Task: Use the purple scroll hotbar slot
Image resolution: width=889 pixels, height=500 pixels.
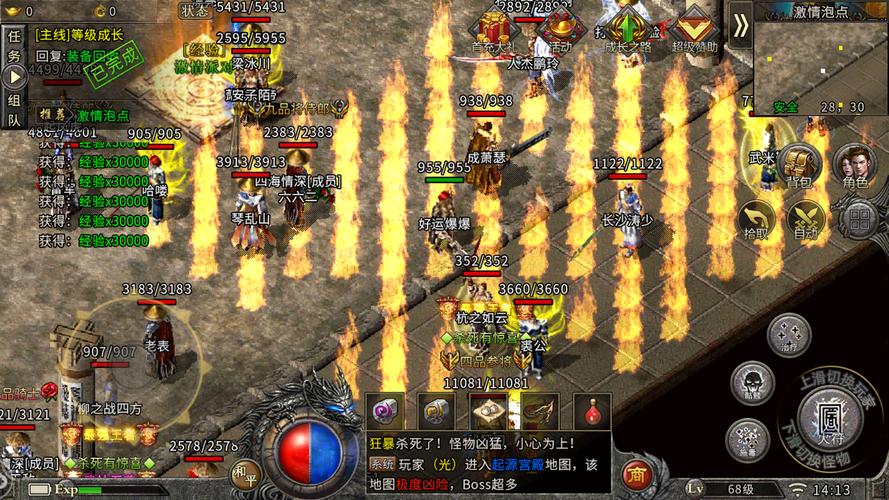Action: [x=385, y=411]
